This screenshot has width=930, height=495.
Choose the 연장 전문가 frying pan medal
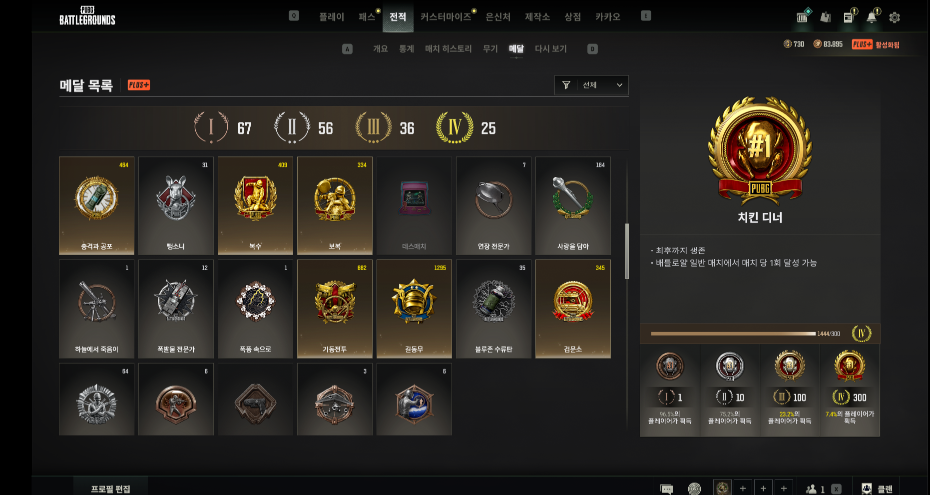(493, 204)
